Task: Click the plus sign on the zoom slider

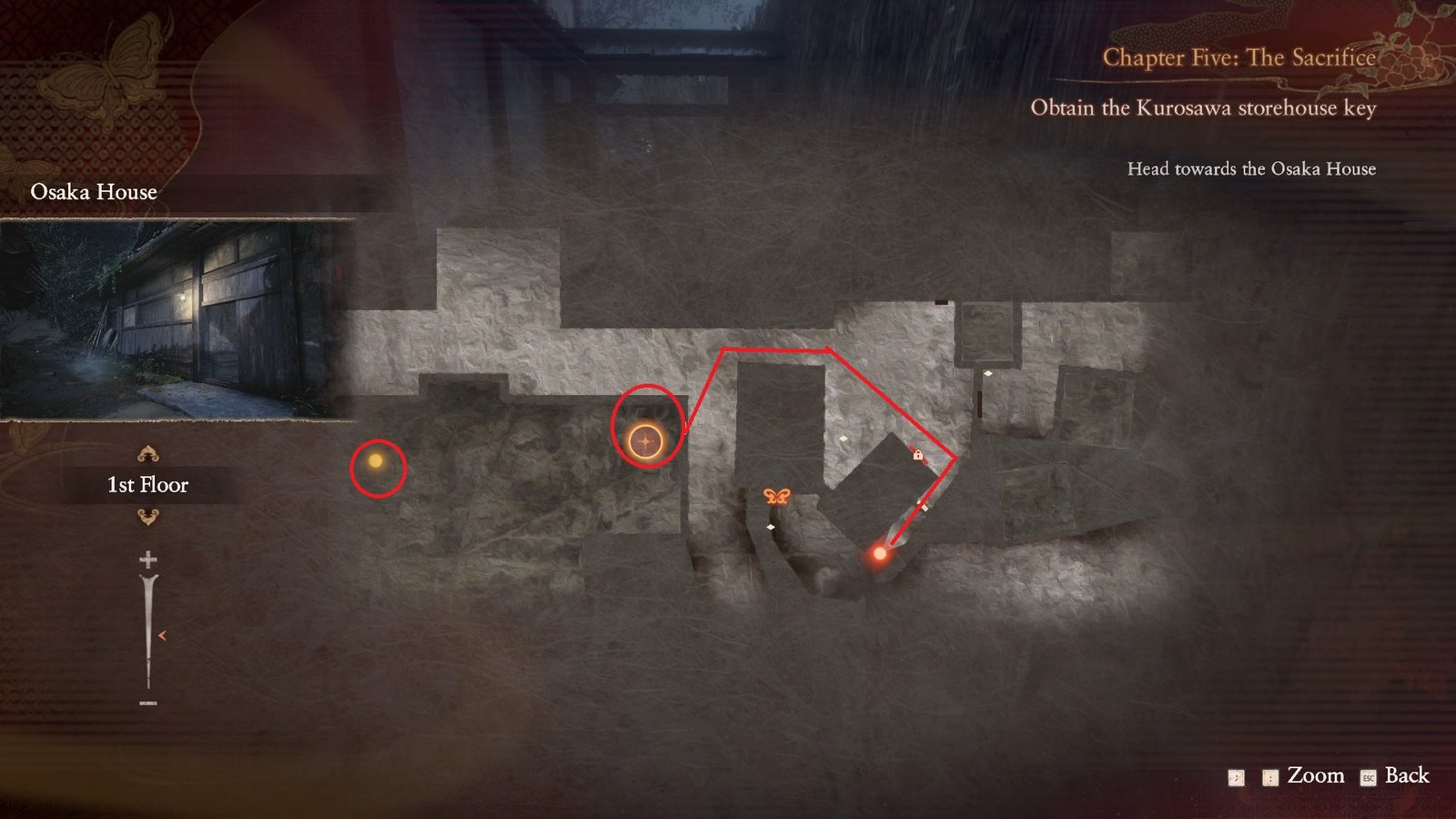Action: click(x=149, y=560)
